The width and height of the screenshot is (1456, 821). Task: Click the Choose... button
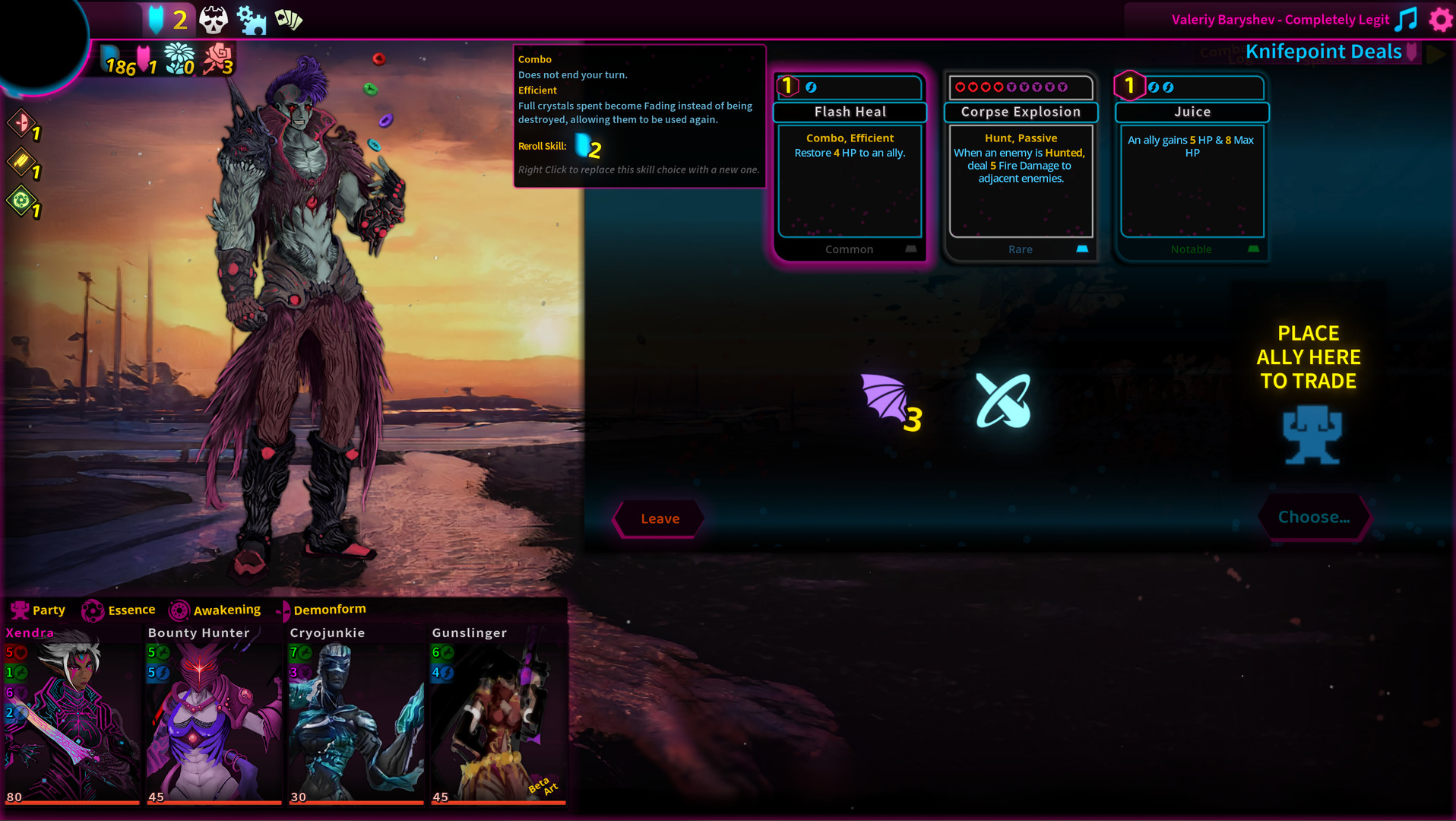(1314, 518)
